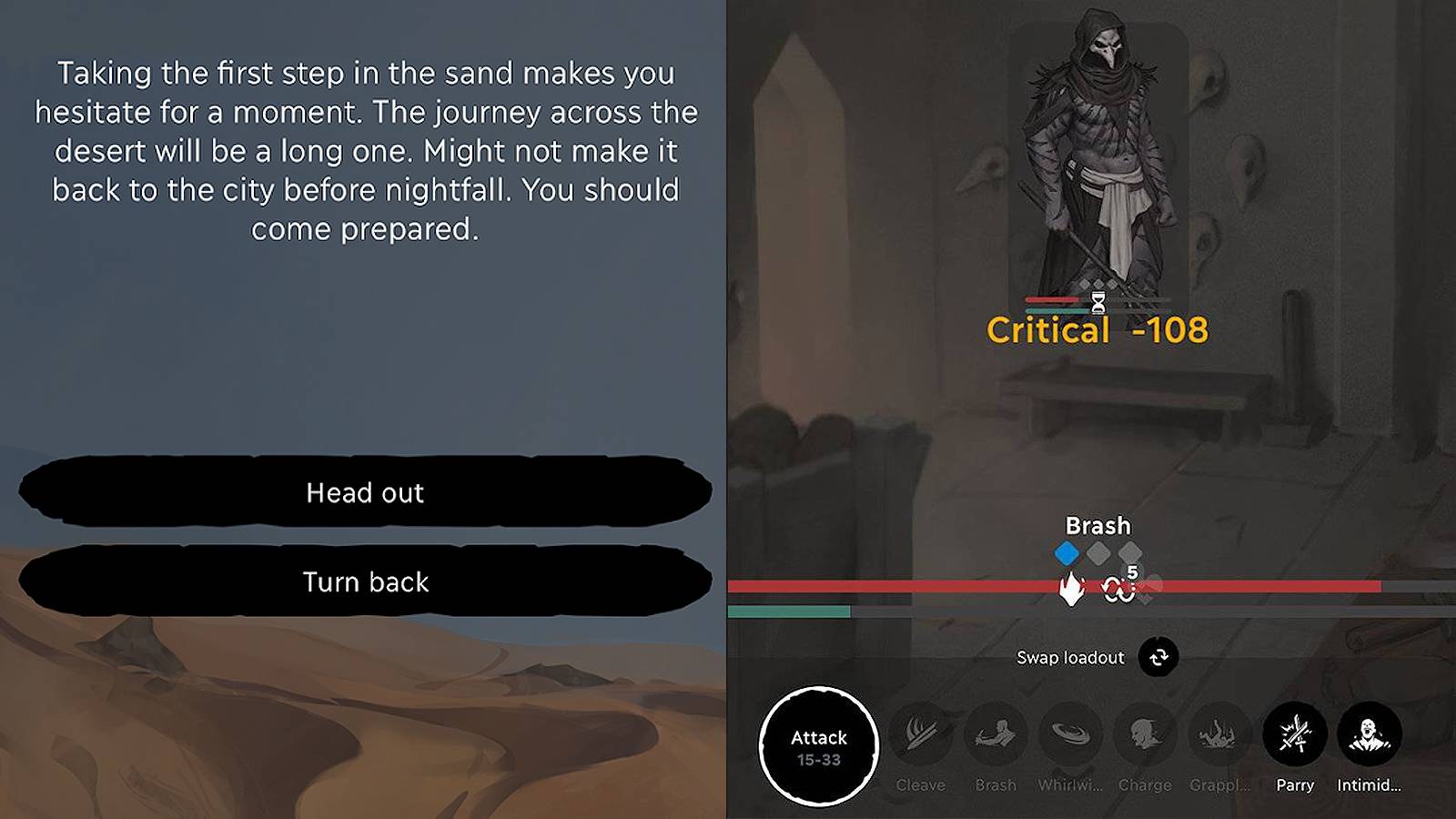1456x819 pixels.
Task: Select the rightmost grey diamond pip
Action: point(1131,551)
